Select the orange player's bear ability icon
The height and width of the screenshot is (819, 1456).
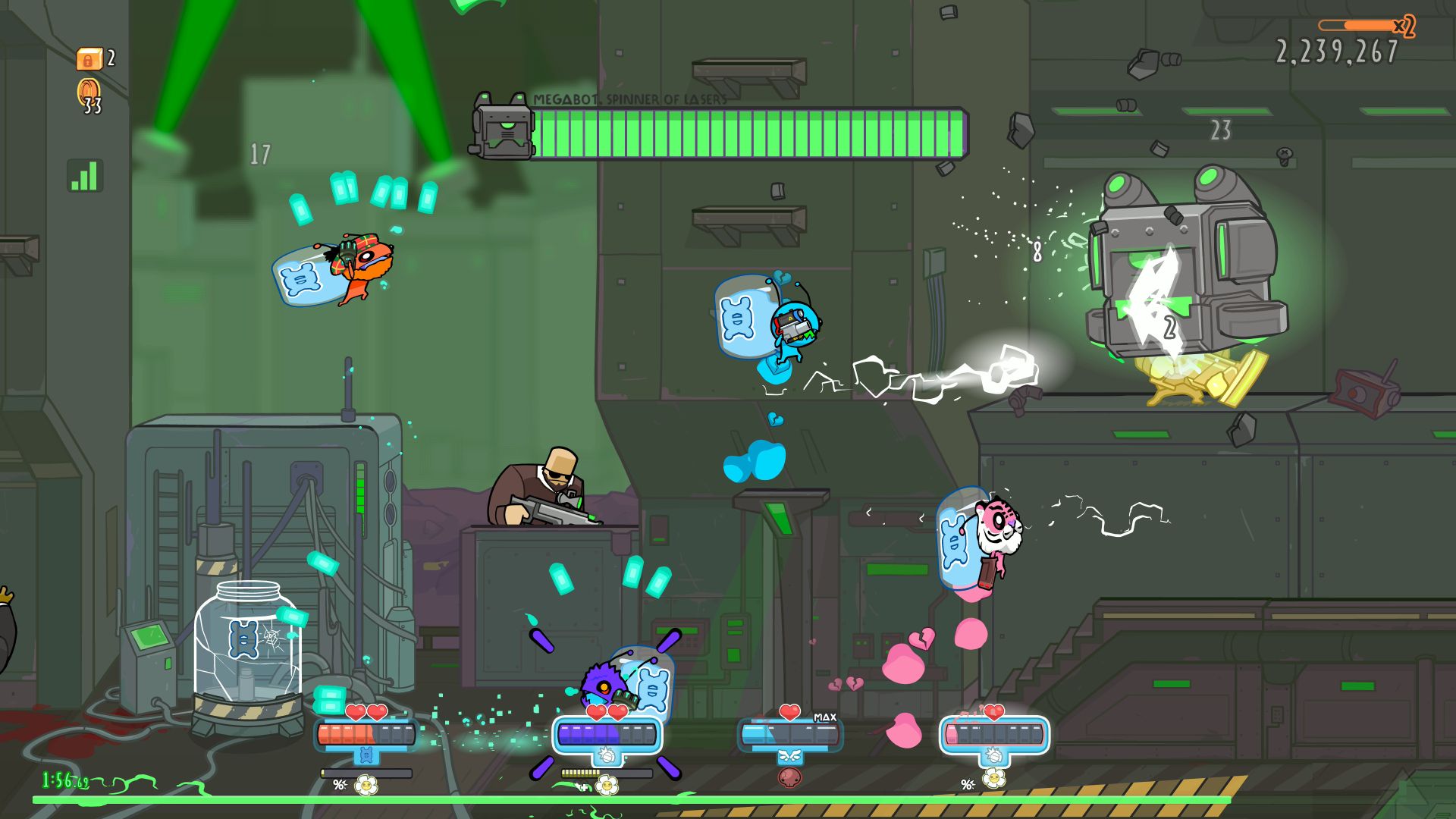(x=366, y=755)
